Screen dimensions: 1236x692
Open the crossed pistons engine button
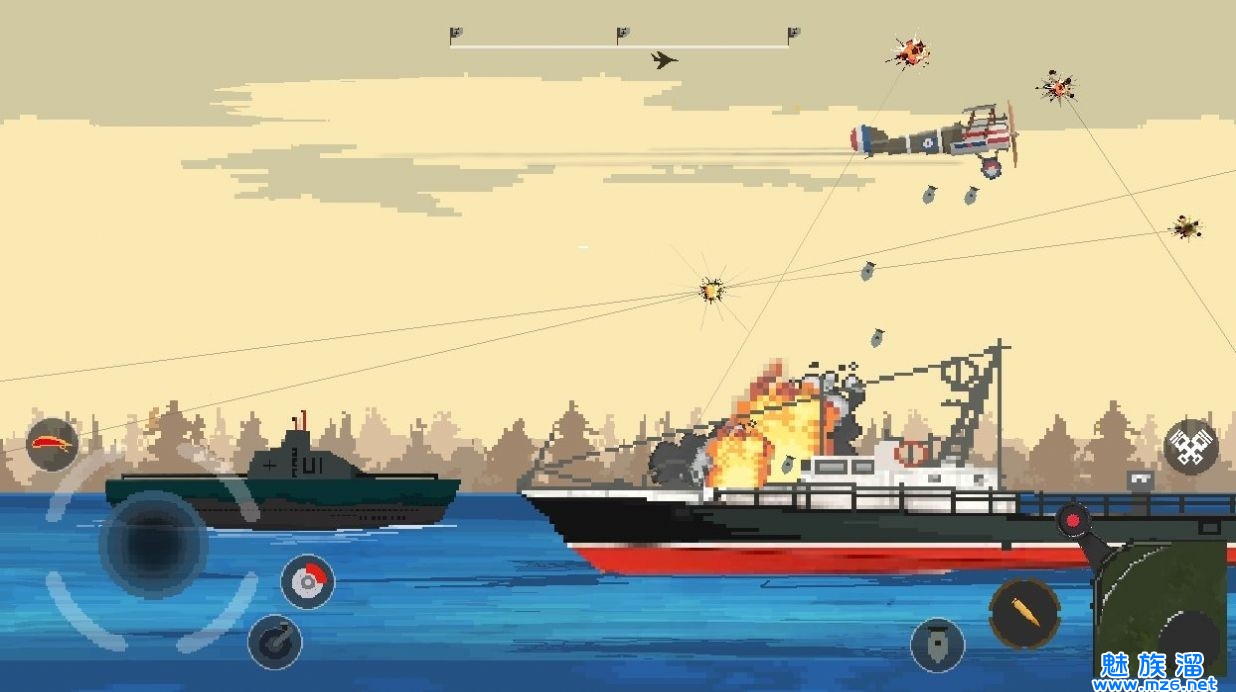coord(1191,446)
